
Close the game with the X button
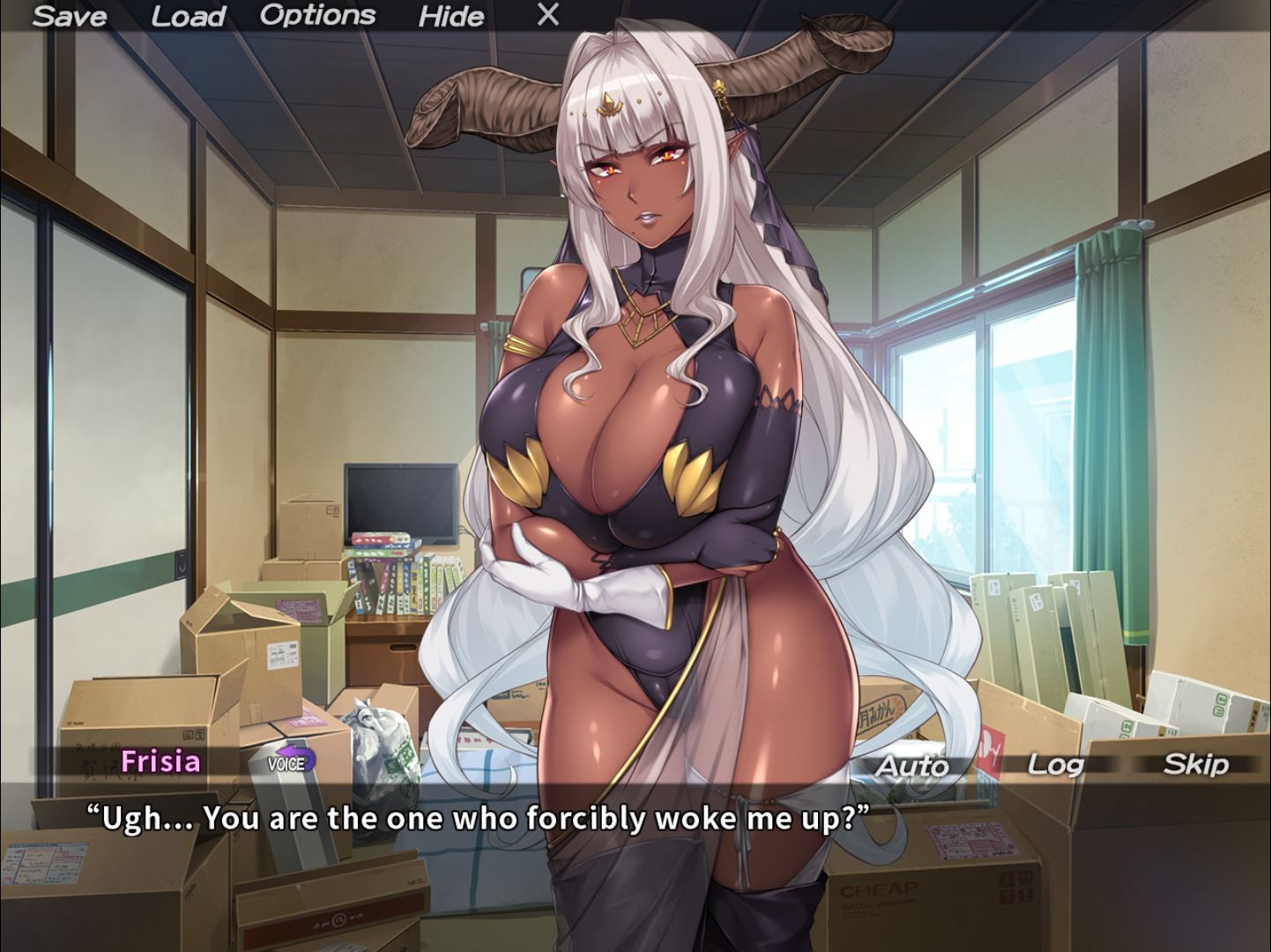(546, 14)
